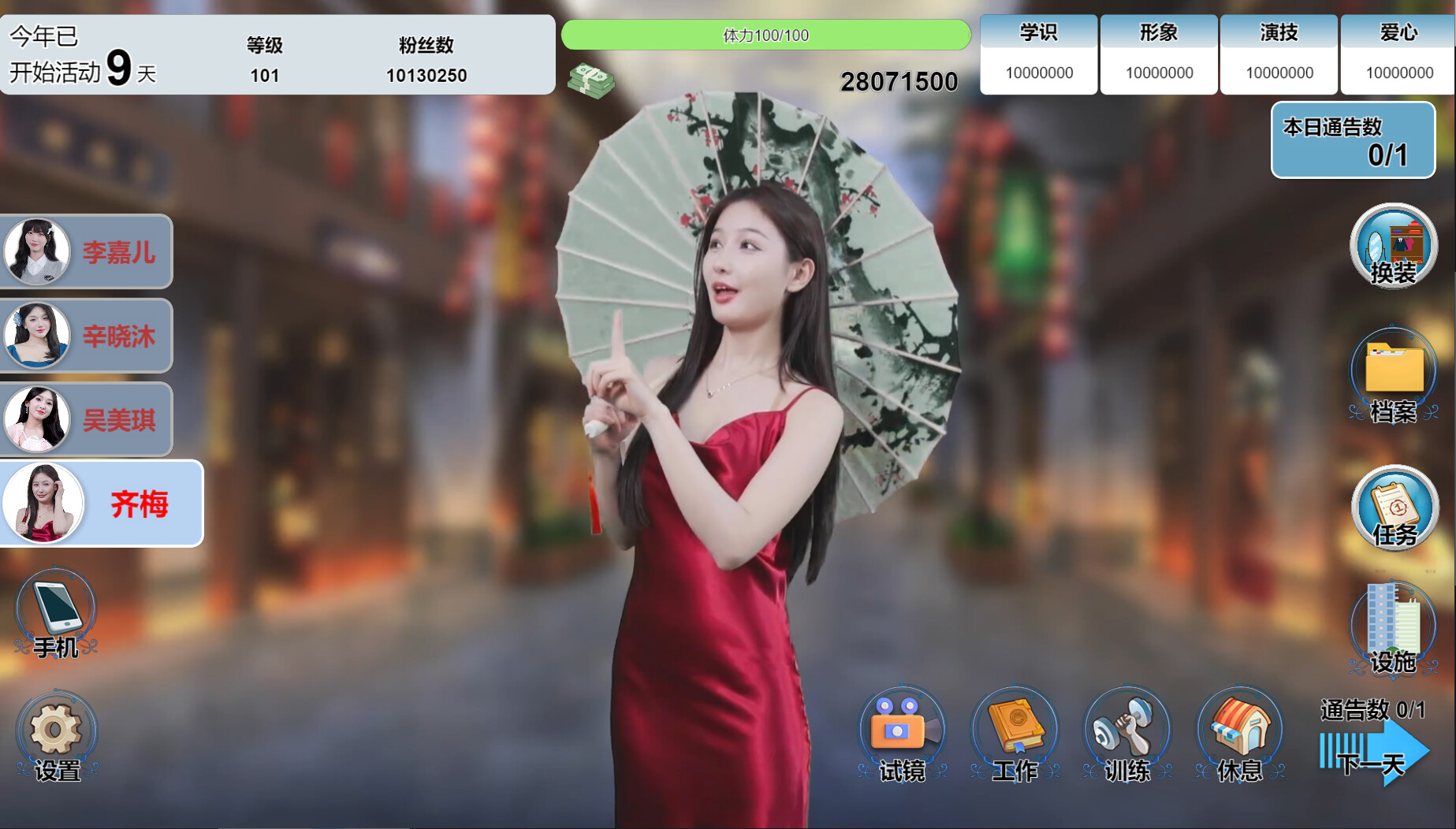Select 吴美琪 in the character list
The height and width of the screenshot is (829, 1456).
(87, 418)
